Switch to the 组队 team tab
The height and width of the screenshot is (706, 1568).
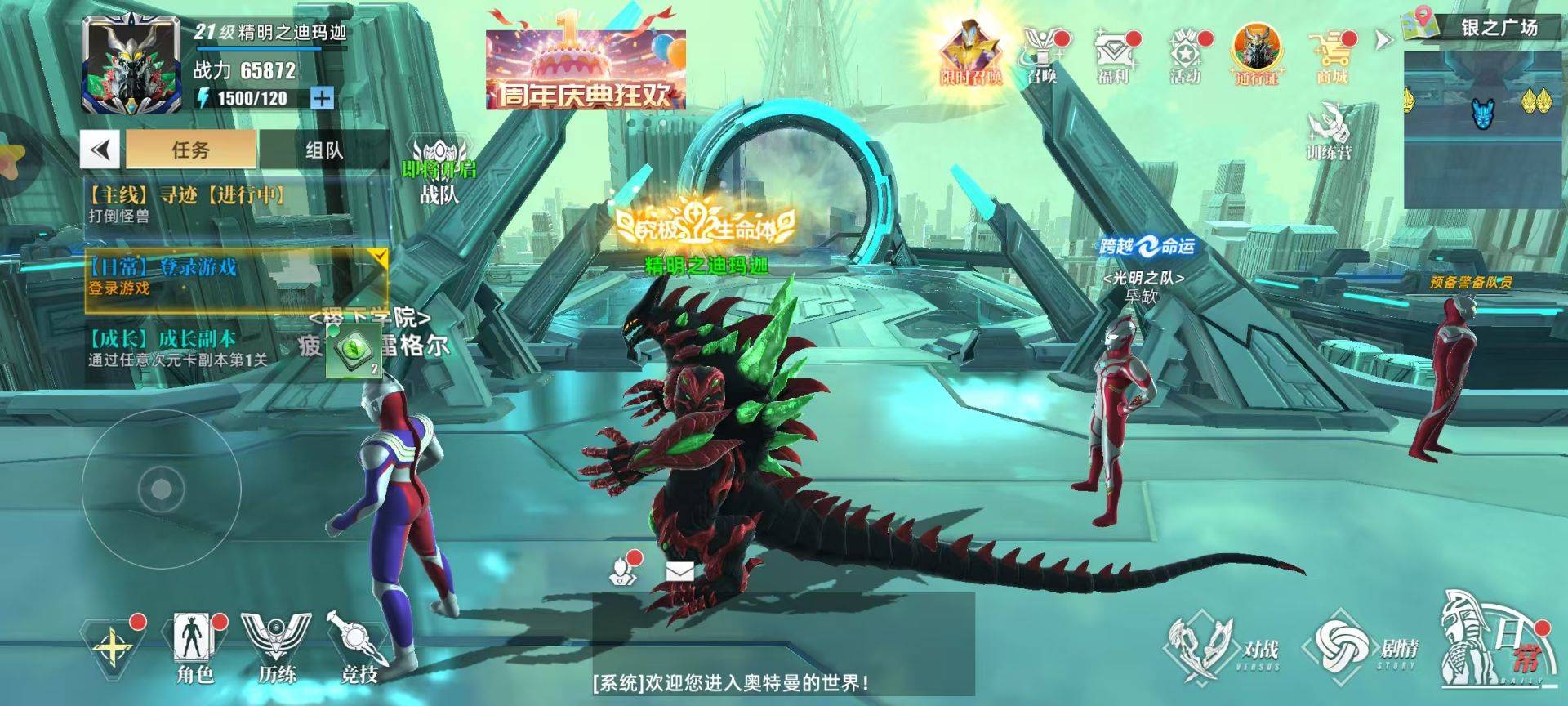point(323,150)
